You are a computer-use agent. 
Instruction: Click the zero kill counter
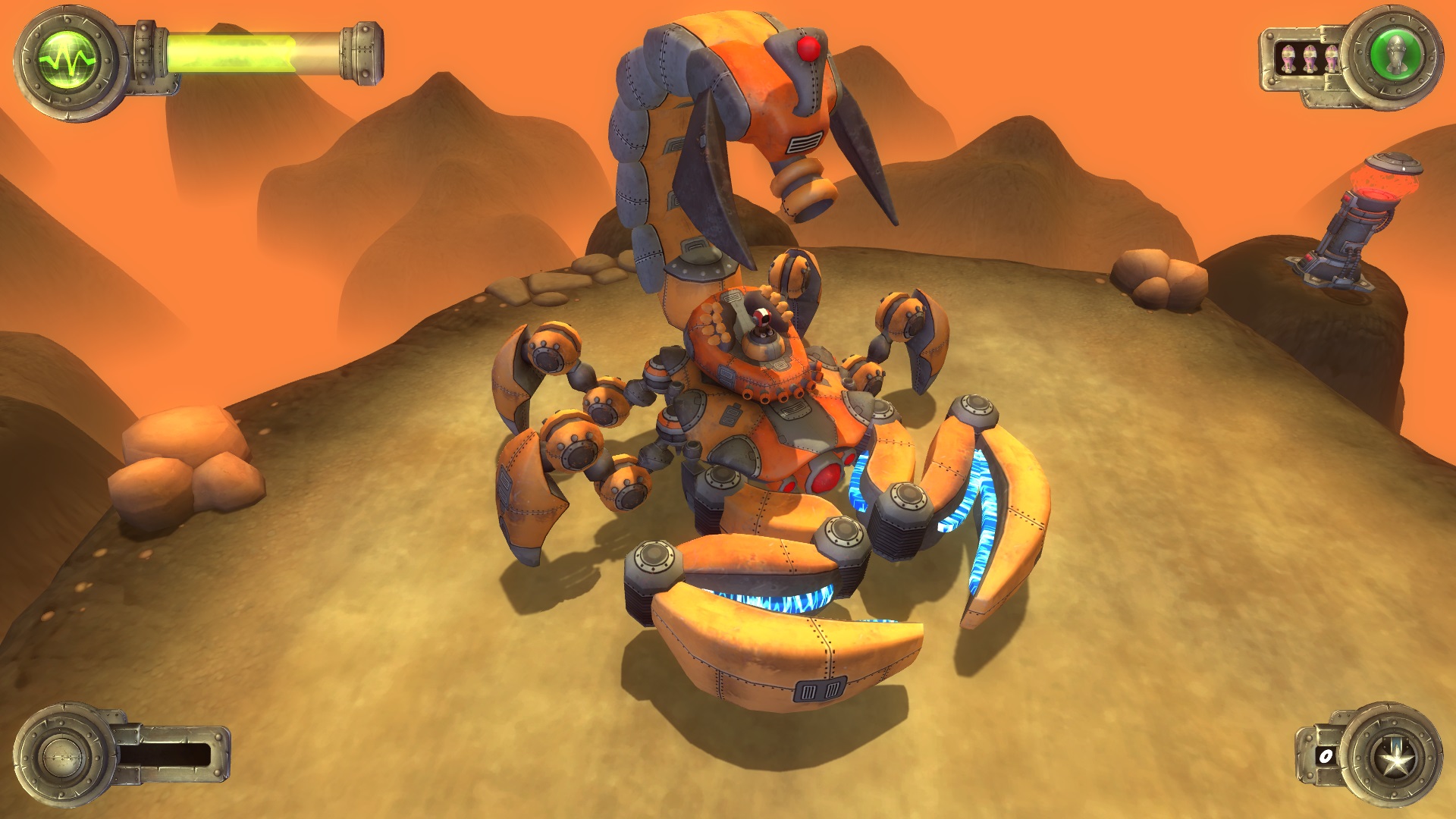click(1325, 757)
